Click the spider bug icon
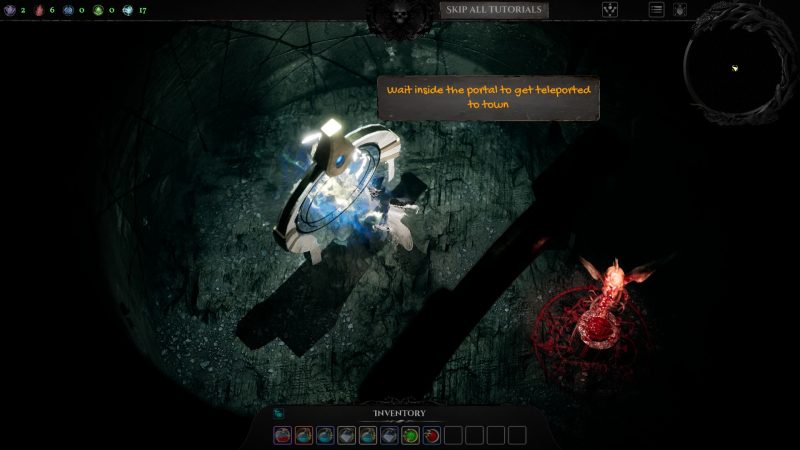 [680, 10]
